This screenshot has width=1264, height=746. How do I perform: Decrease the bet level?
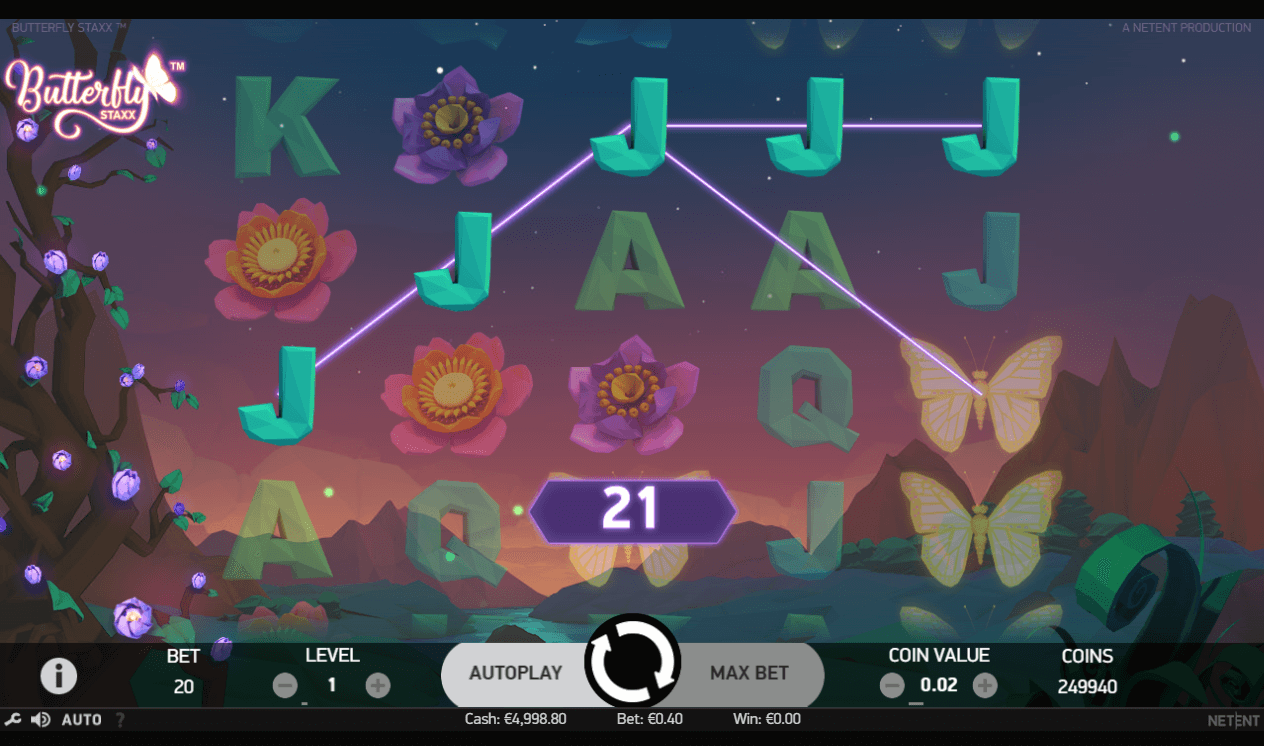(x=285, y=685)
